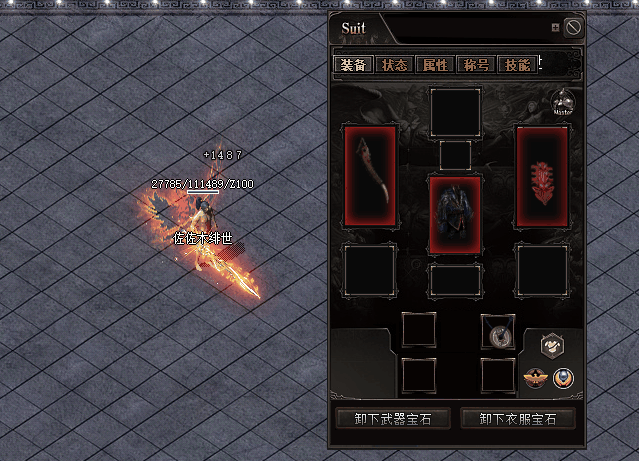The width and height of the screenshot is (639, 461).
Task: Click the winged emblem icon
Action: click(x=535, y=378)
